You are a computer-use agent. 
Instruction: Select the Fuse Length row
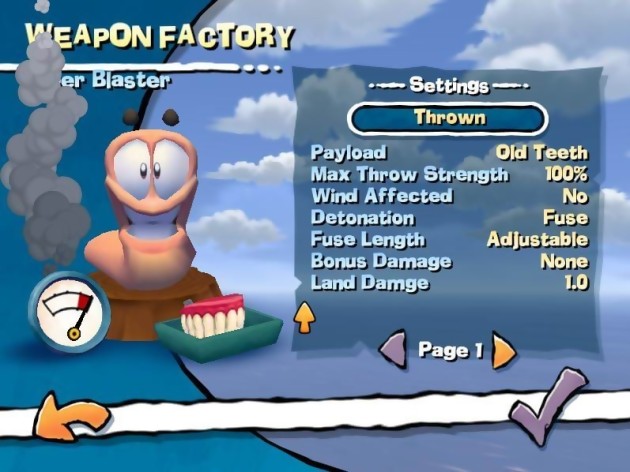[x=449, y=240]
